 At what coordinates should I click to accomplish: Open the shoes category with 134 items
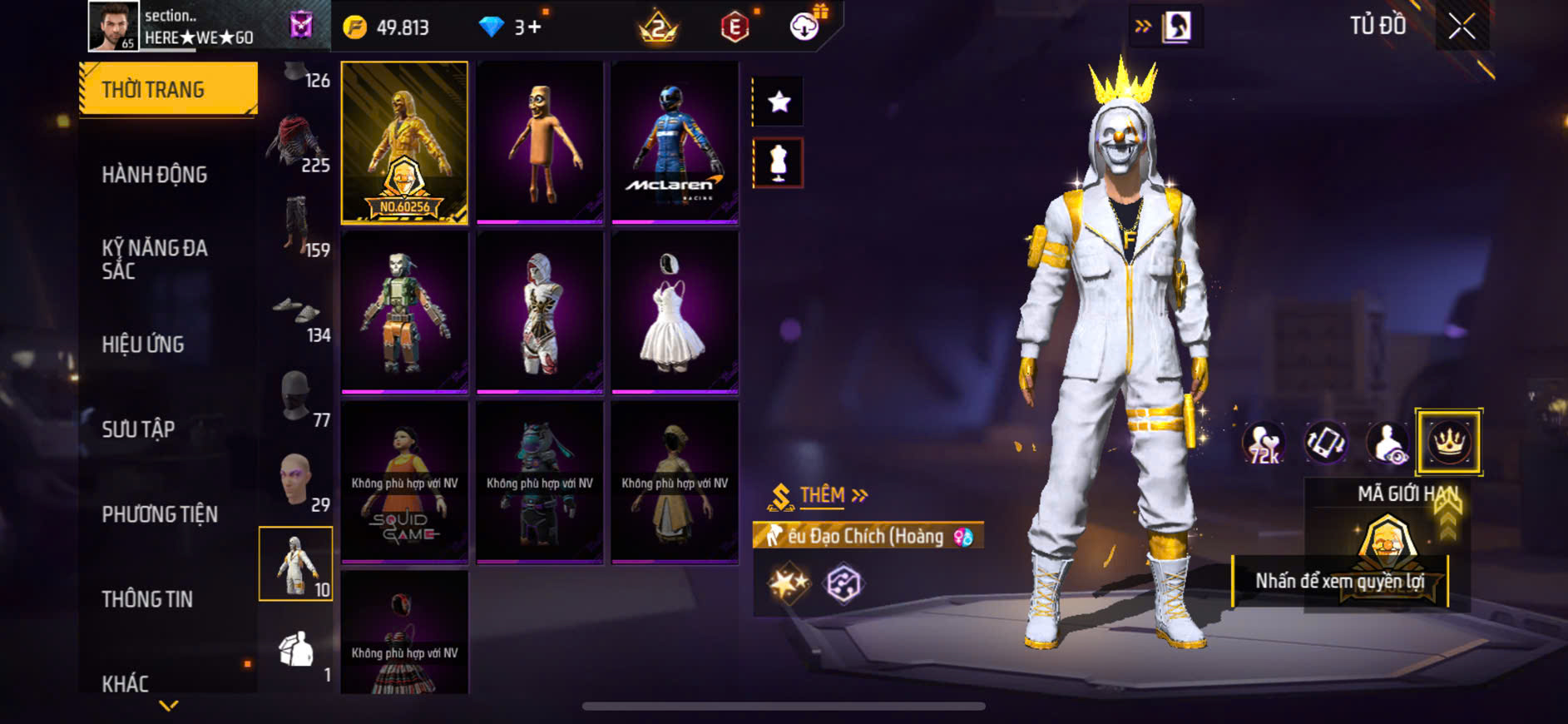[x=297, y=317]
